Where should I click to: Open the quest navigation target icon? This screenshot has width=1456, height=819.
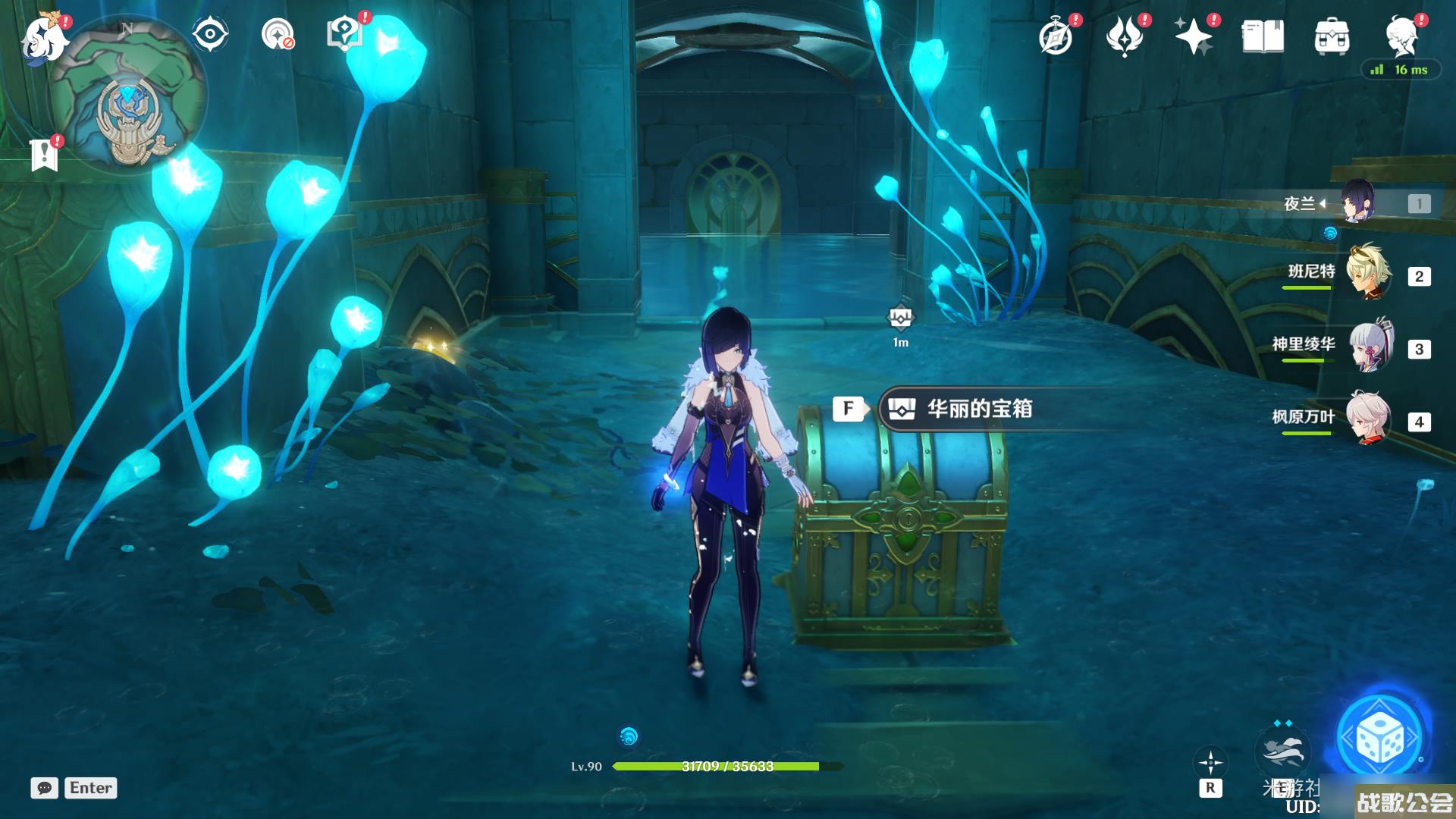click(278, 34)
